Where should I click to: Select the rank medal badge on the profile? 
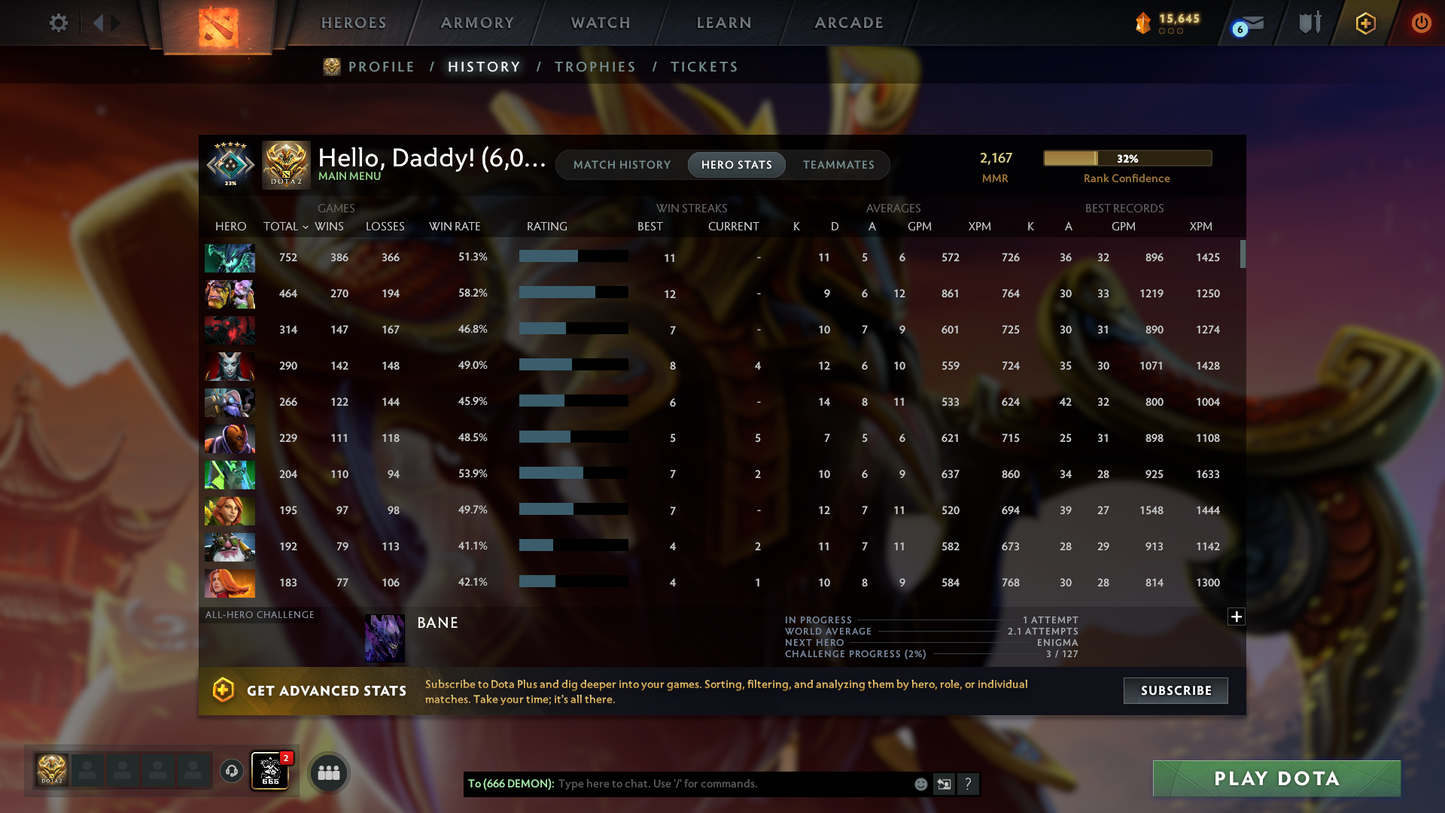pos(231,163)
